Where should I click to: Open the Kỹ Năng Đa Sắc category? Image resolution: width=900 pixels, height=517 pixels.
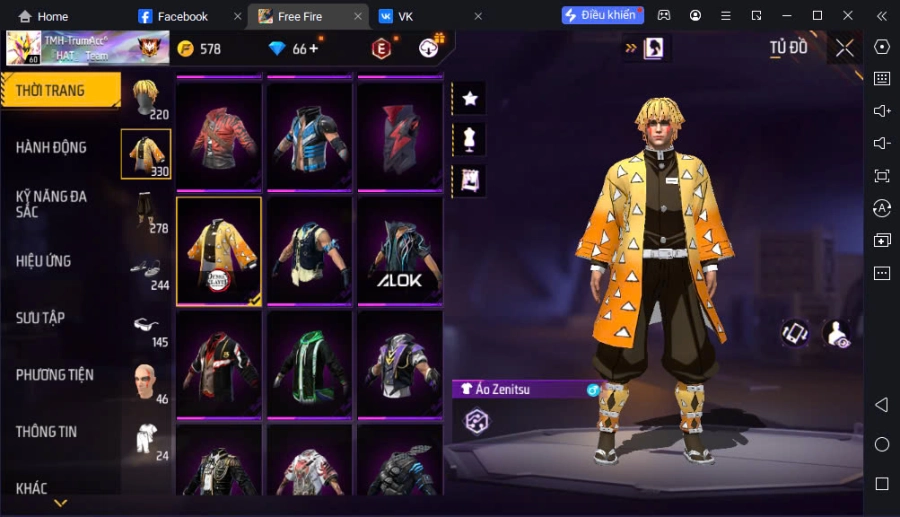[x=52, y=204]
